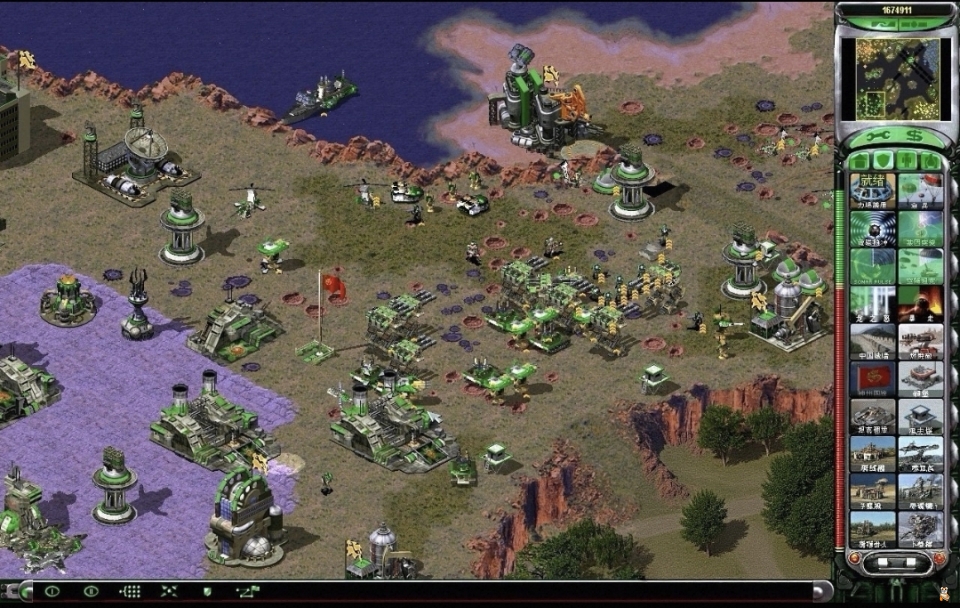
Task: Activate the Sonar Pulse ability icon
Action: [871, 266]
